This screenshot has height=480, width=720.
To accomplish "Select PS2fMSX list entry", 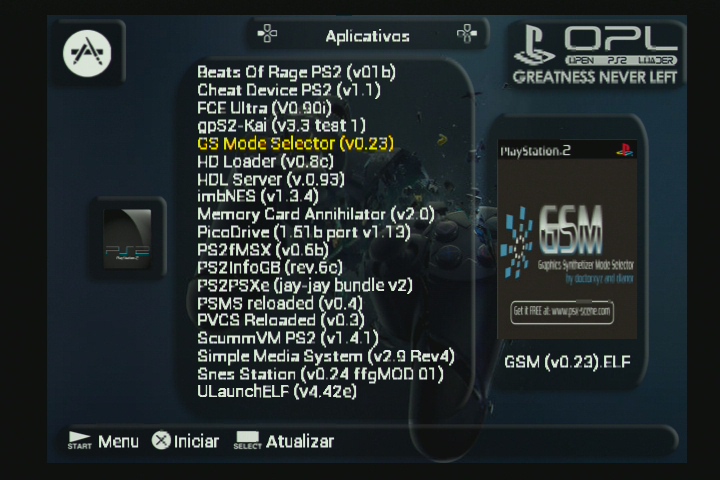I will [x=262, y=250].
